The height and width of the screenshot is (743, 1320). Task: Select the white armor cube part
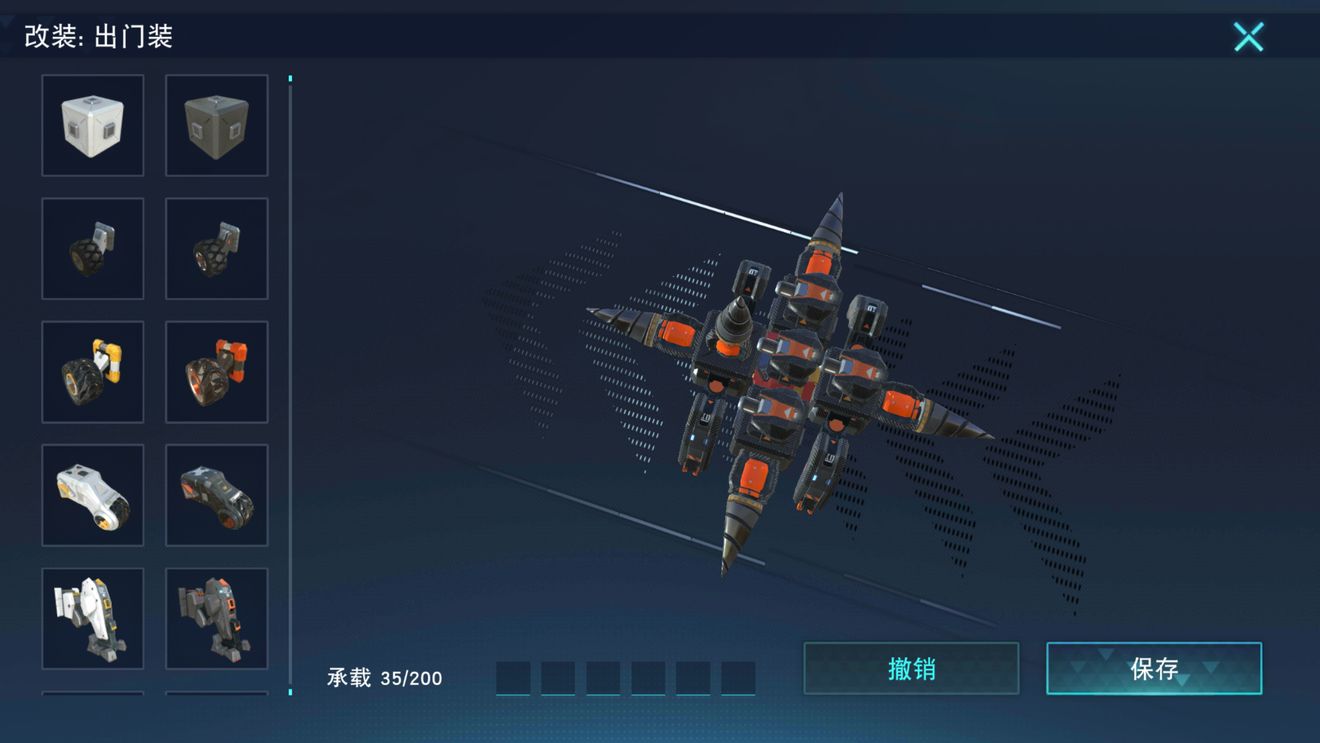pos(92,124)
